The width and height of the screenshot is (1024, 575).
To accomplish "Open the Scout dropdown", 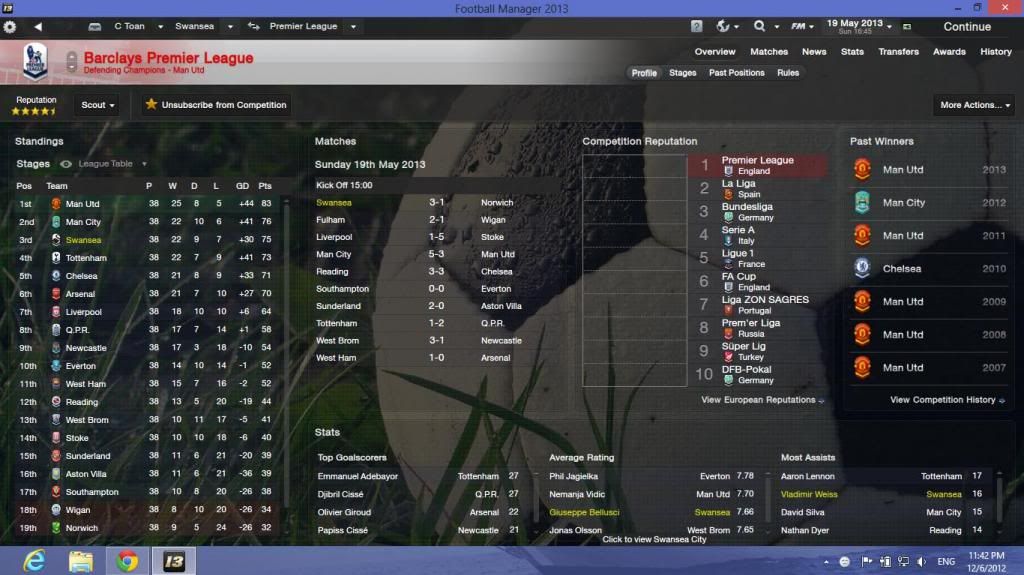I will point(98,105).
